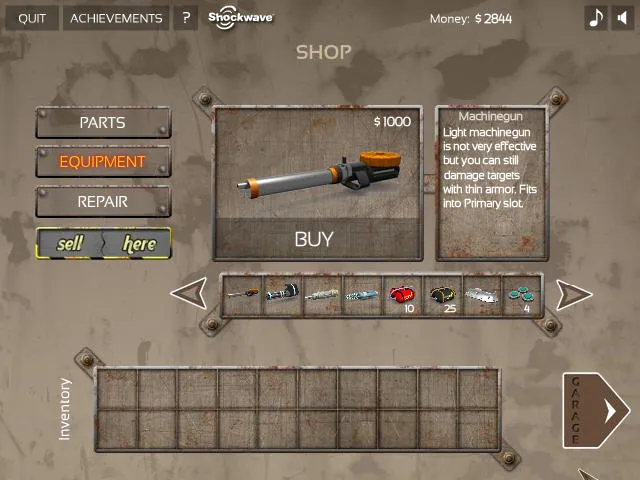Screen dimensions: 640x480
Task: Click the Shockwave logo link
Action: 240,18
